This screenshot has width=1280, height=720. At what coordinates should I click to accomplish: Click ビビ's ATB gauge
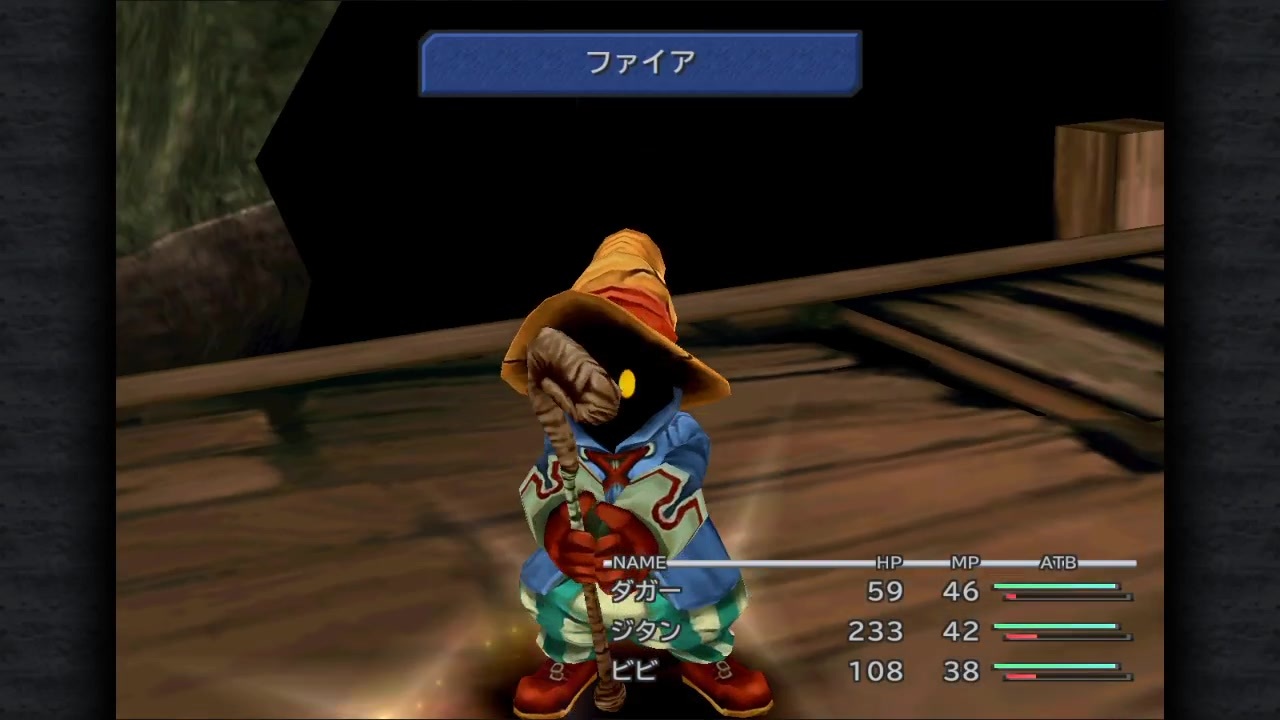1060,672
